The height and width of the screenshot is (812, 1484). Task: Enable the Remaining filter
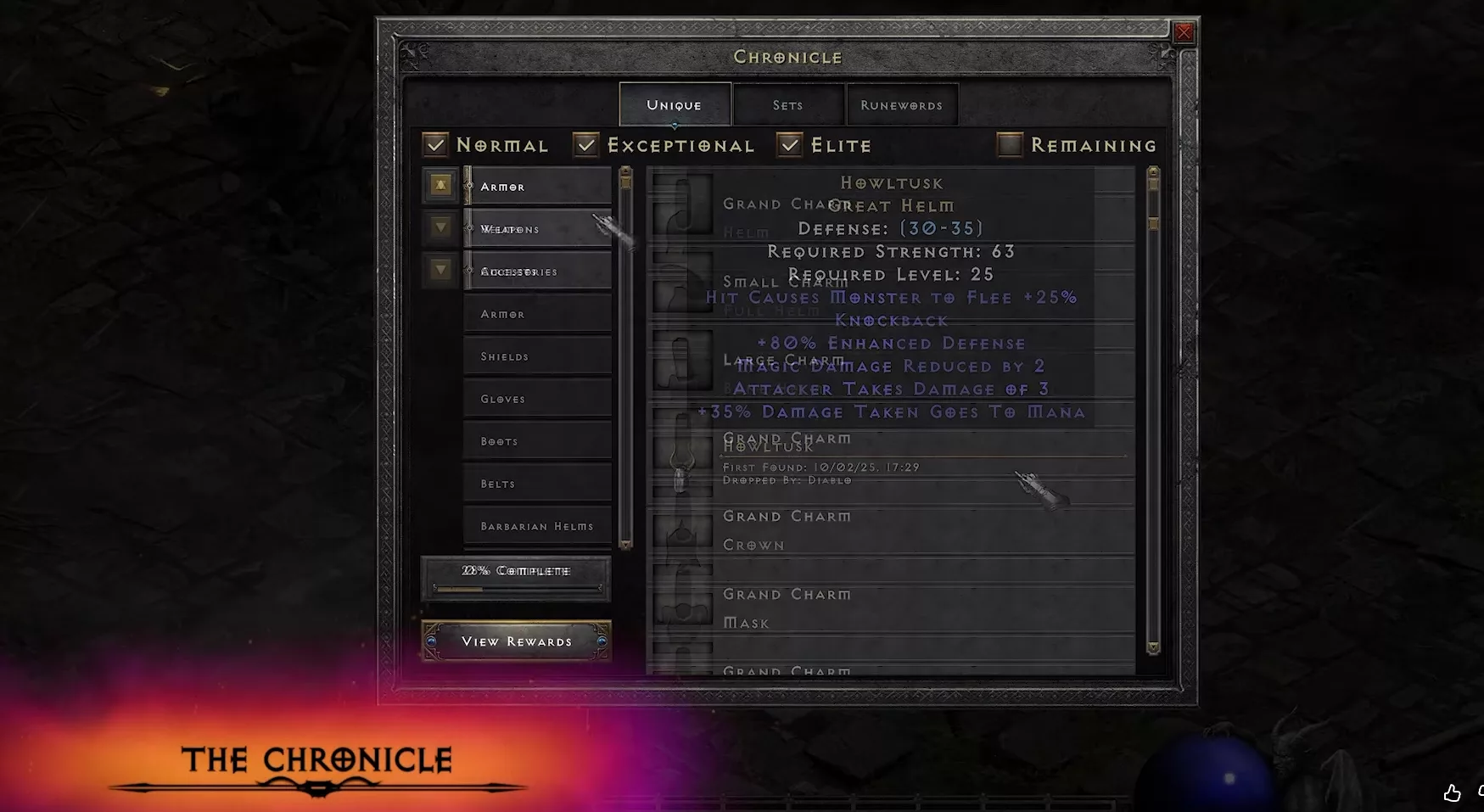tap(1010, 145)
